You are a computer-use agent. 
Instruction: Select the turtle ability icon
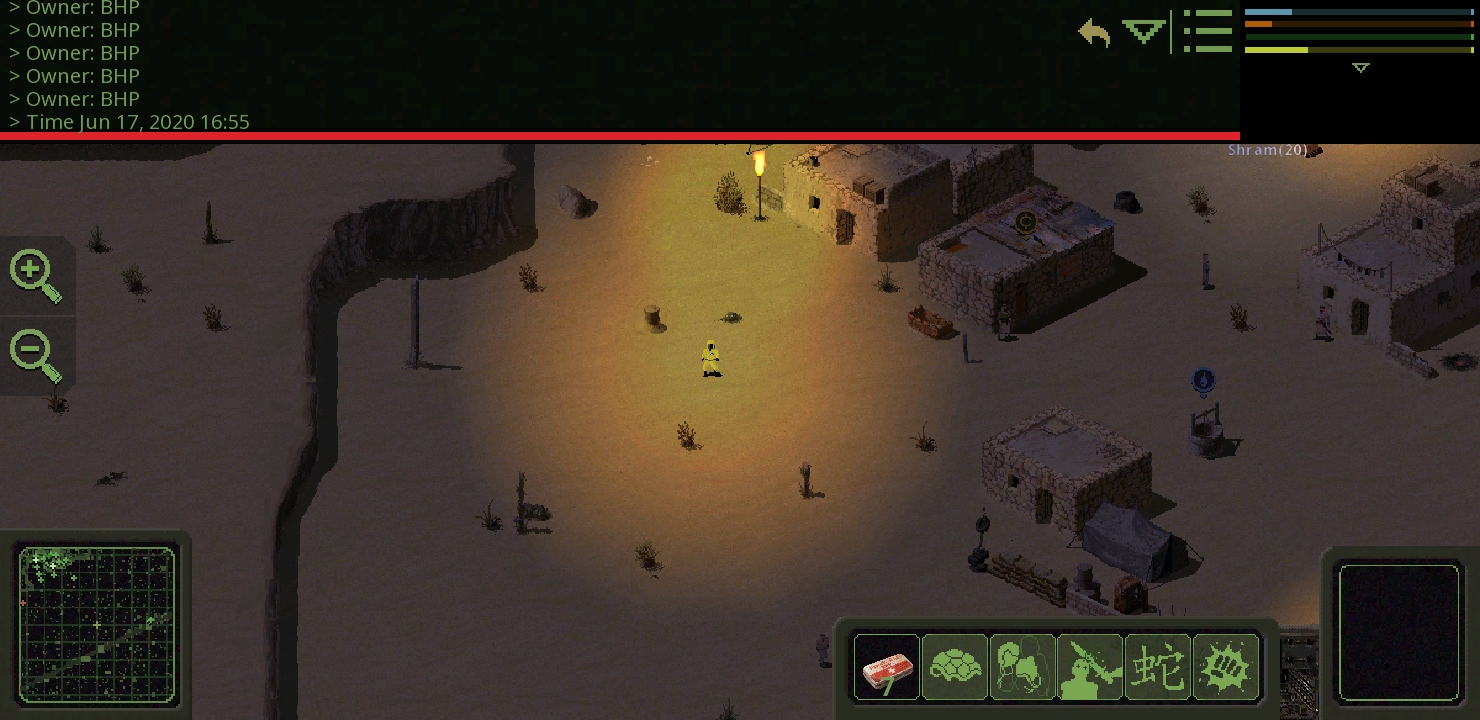click(x=955, y=667)
